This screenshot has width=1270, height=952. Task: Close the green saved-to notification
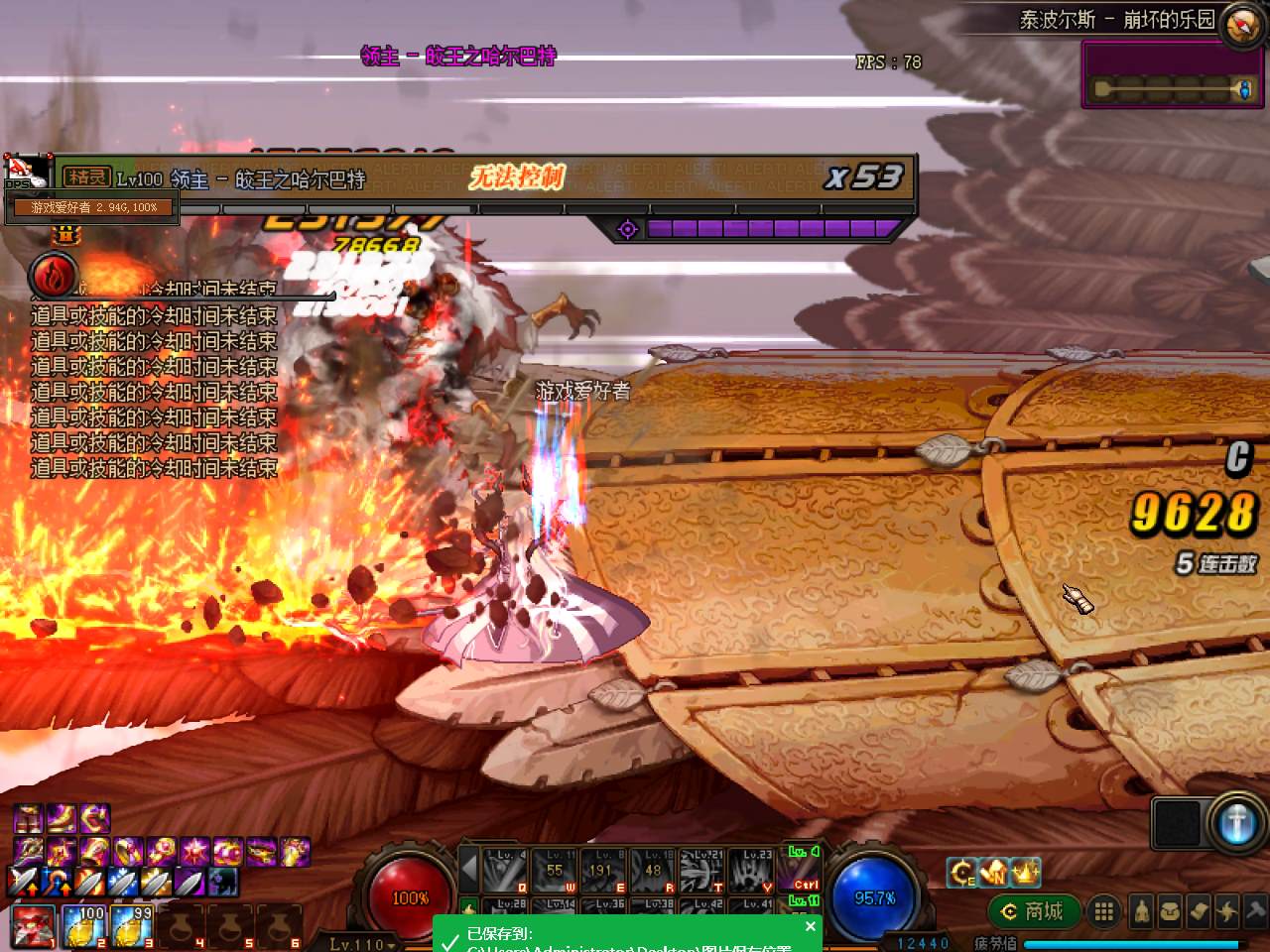[811, 926]
